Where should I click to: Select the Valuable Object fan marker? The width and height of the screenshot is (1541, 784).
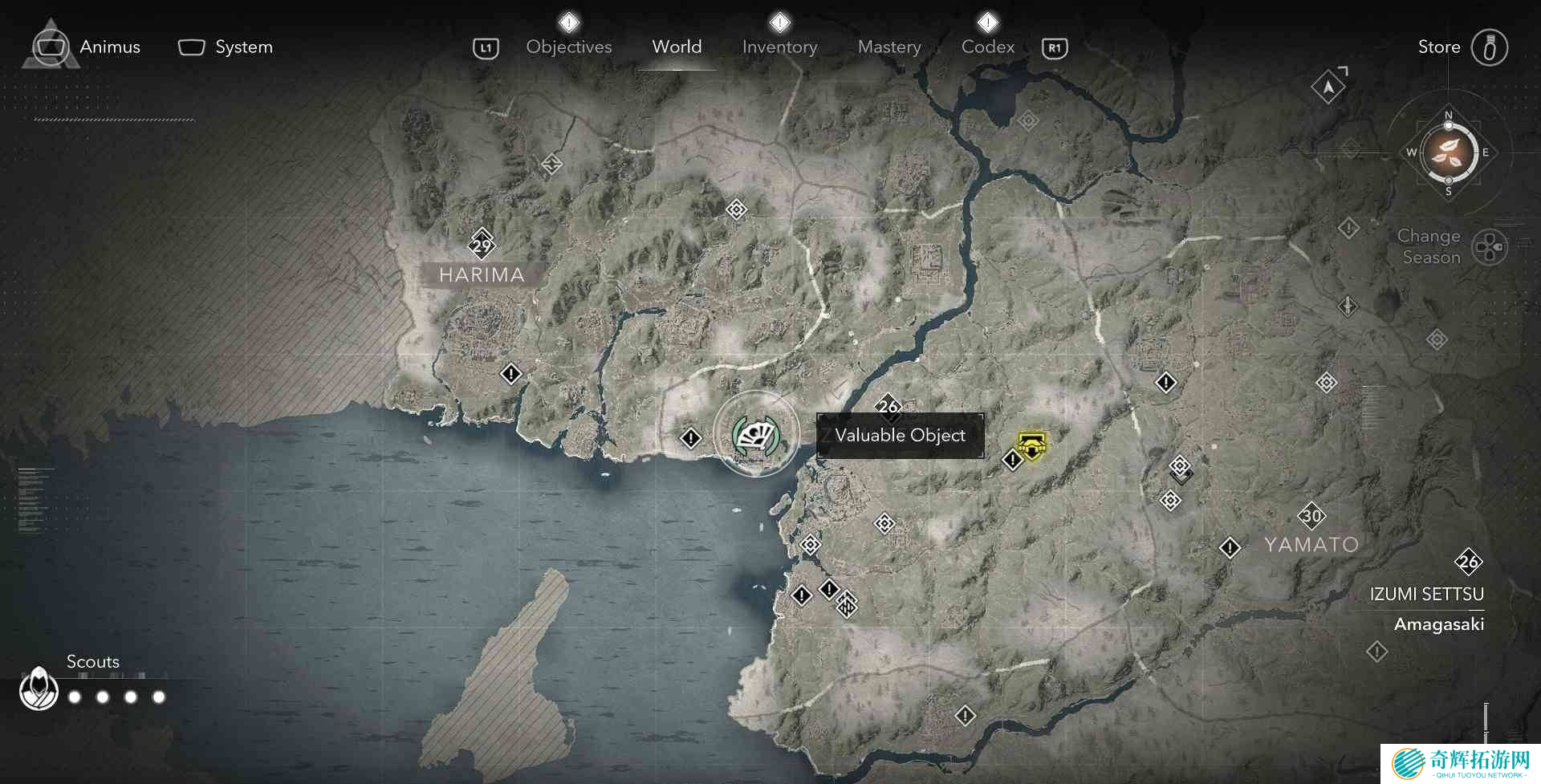coord(755,435)
